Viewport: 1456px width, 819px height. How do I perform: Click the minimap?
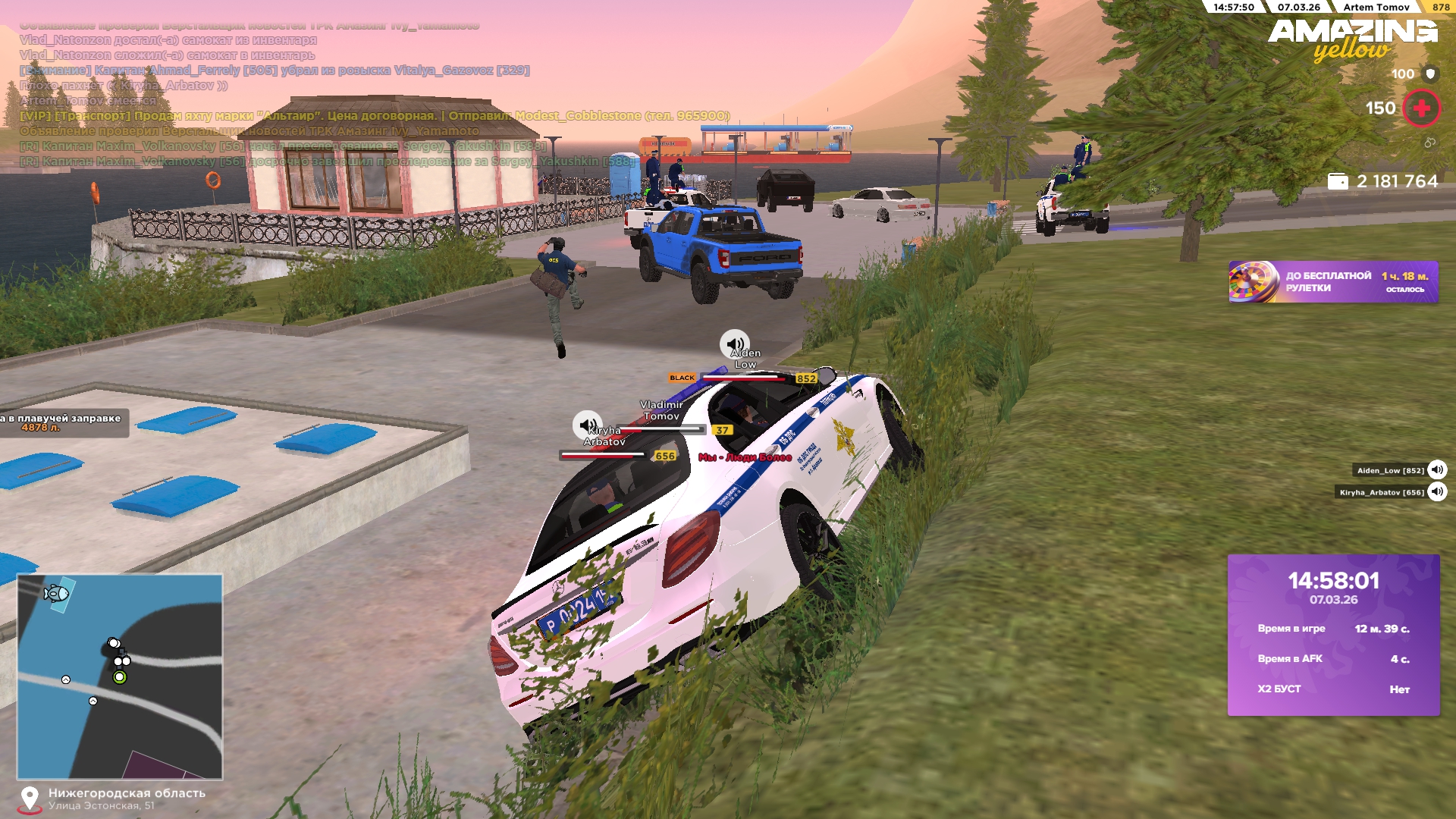120,676
